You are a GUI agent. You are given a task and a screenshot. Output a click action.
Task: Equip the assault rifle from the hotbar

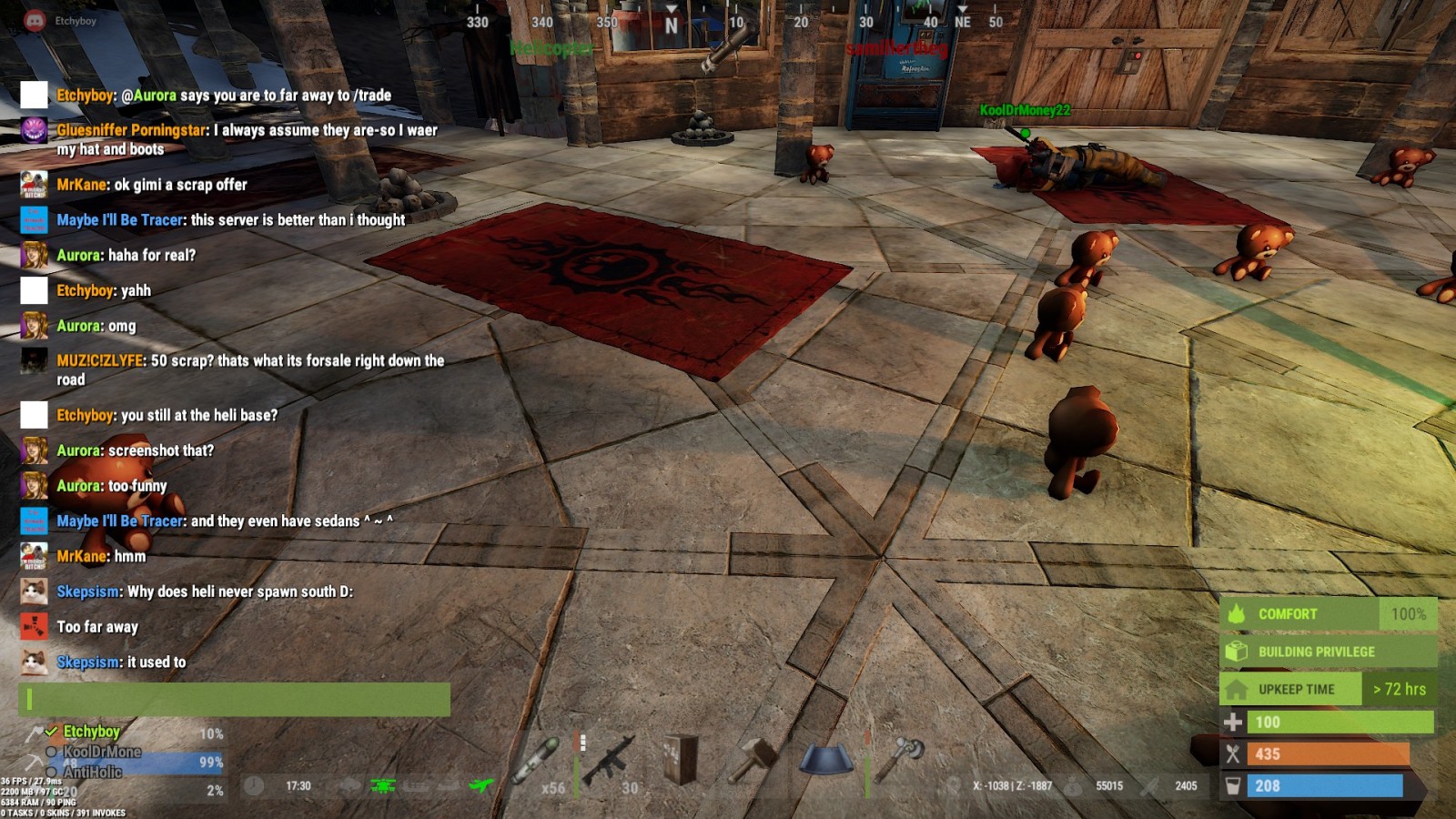pos(608,759)
